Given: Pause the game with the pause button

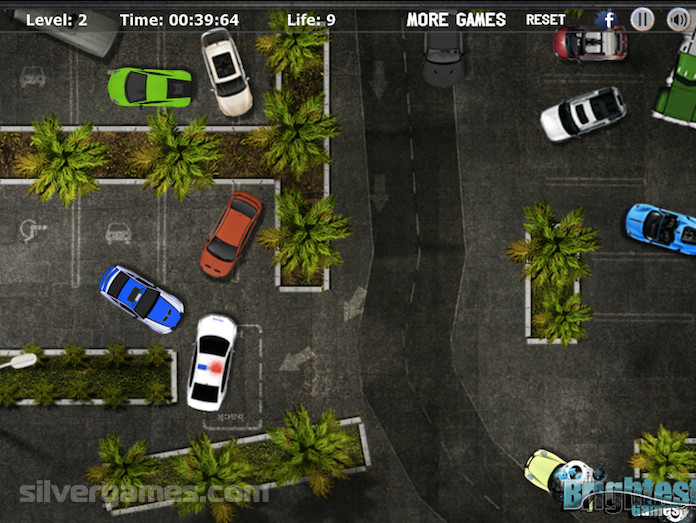Looking at the screenshot, I should 643,19.
